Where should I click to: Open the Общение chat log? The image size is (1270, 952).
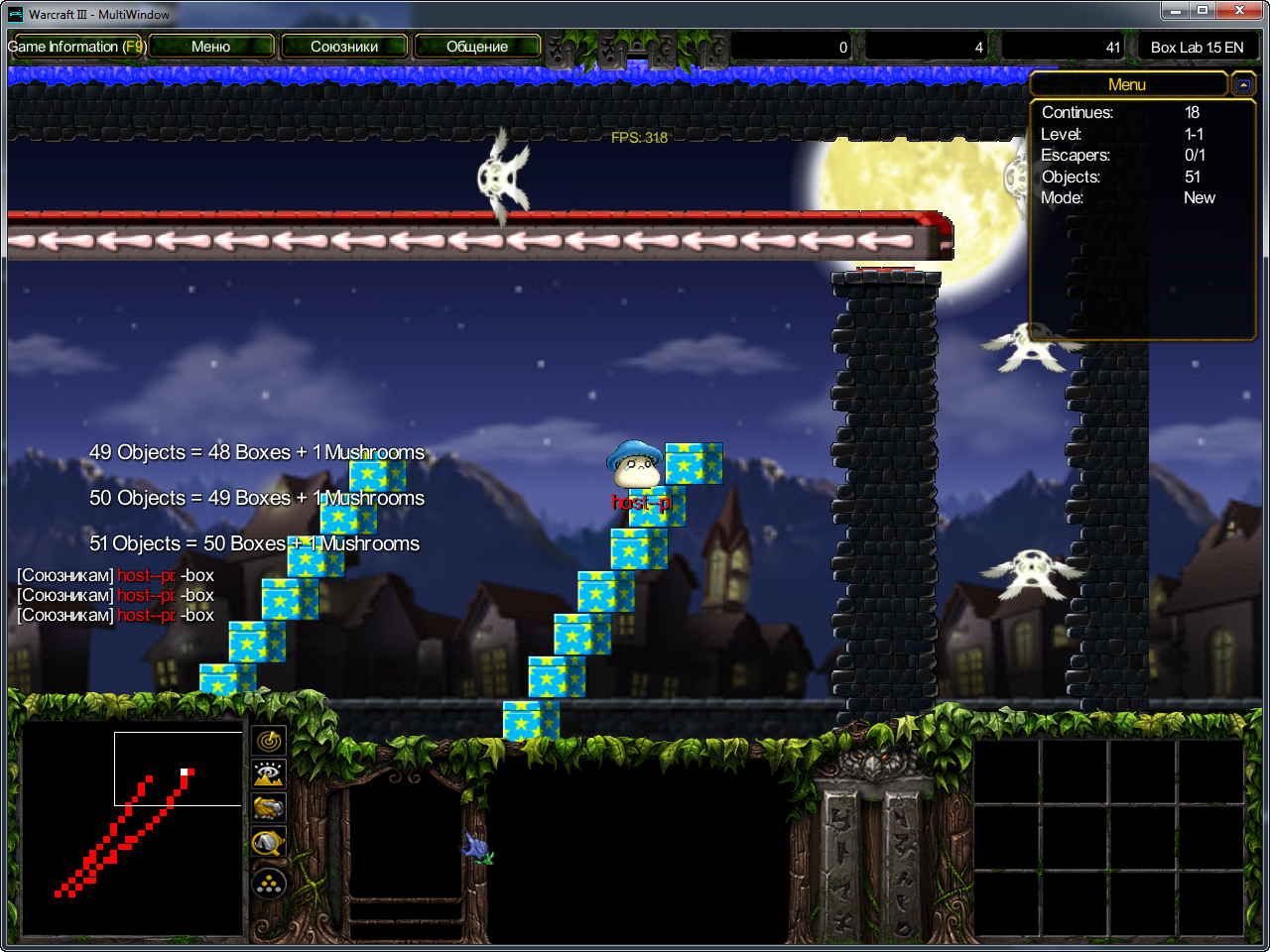tap(477, 47)
